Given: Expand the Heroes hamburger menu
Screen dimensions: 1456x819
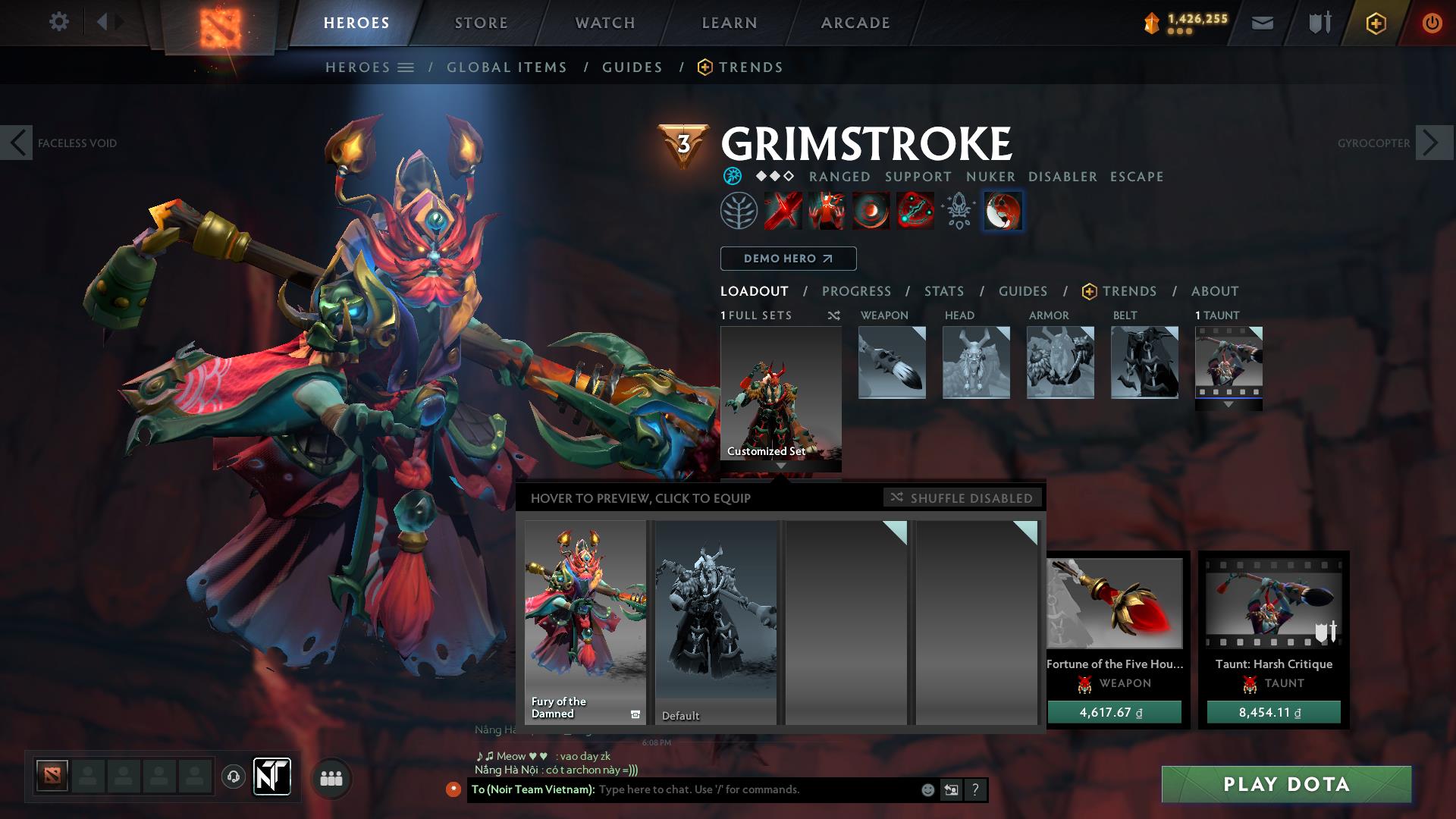Looking at the screenshot, I should (x=407, y=67).
